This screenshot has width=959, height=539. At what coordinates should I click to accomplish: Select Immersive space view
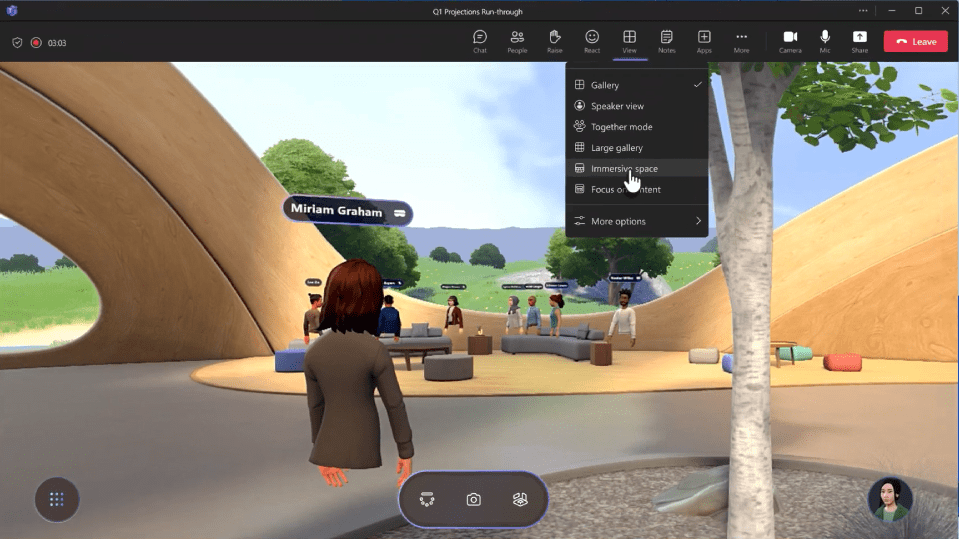pos(624,169)
